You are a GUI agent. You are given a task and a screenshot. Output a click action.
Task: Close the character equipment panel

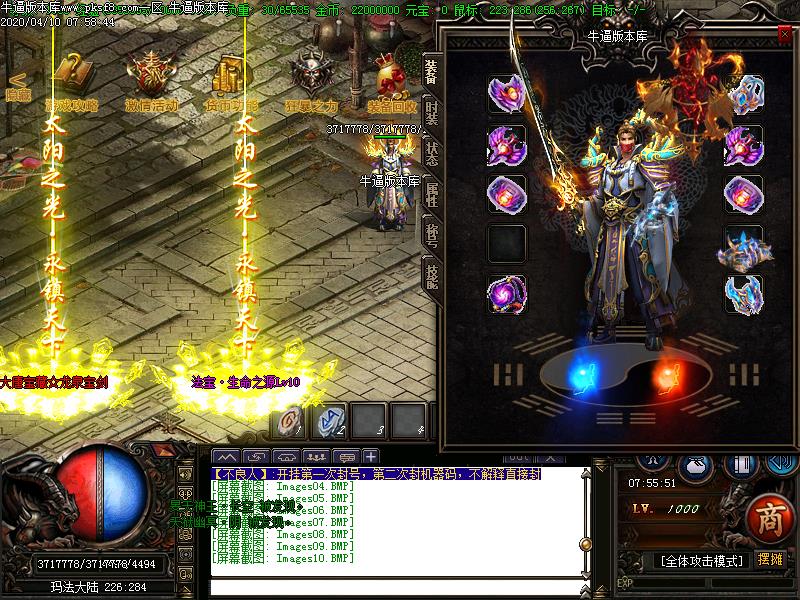pyautogui.click(x=784, y=34)
